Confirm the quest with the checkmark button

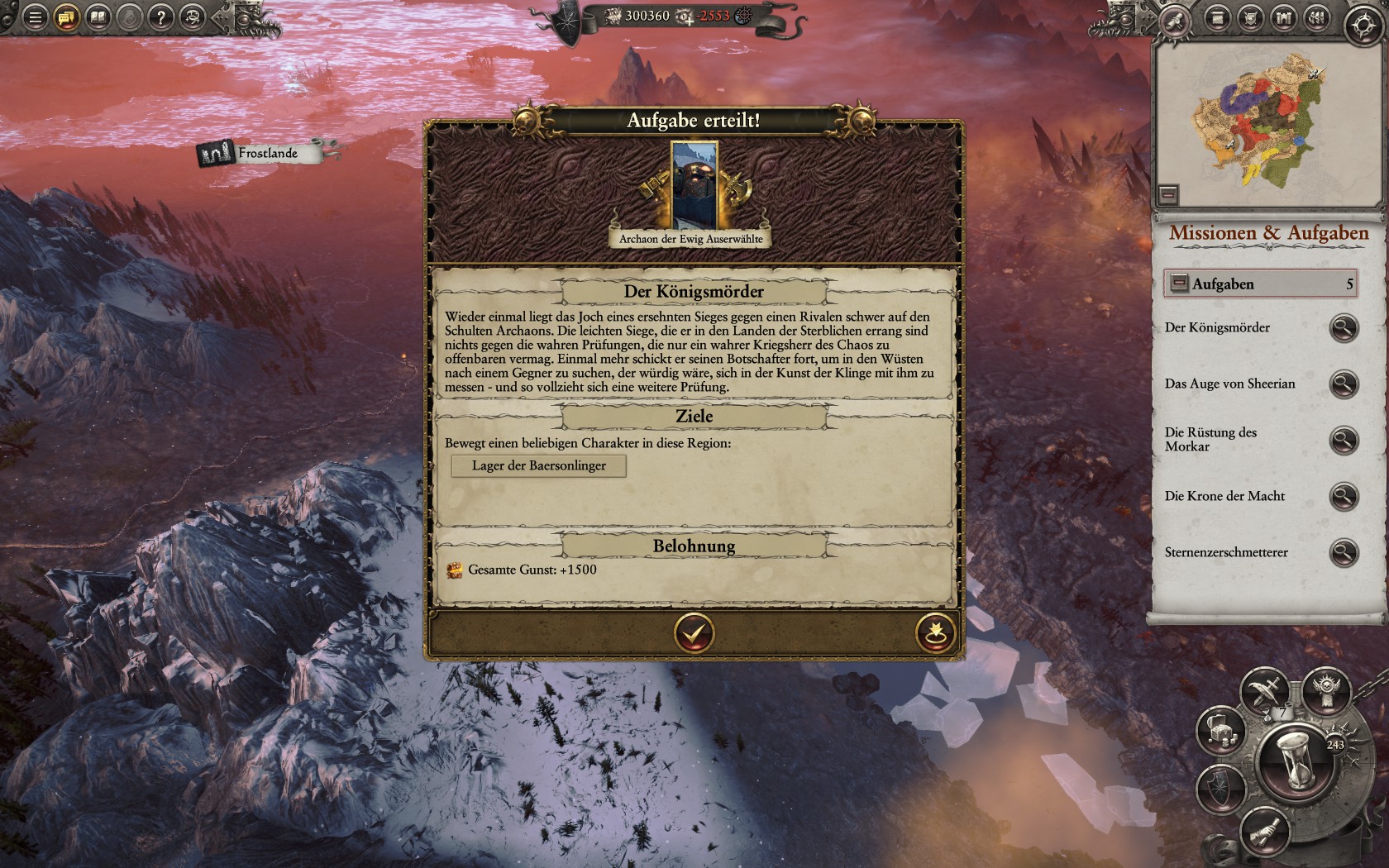[693, 633]
